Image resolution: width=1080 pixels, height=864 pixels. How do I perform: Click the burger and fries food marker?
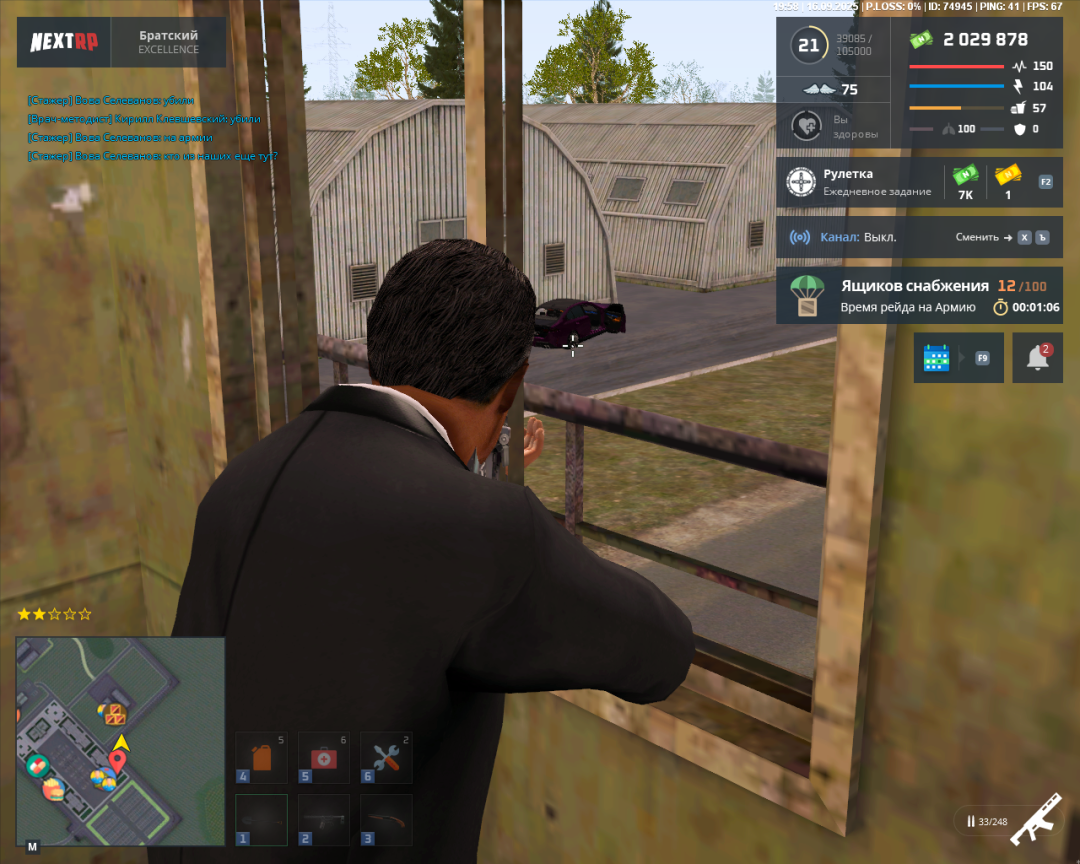point(53,789)
